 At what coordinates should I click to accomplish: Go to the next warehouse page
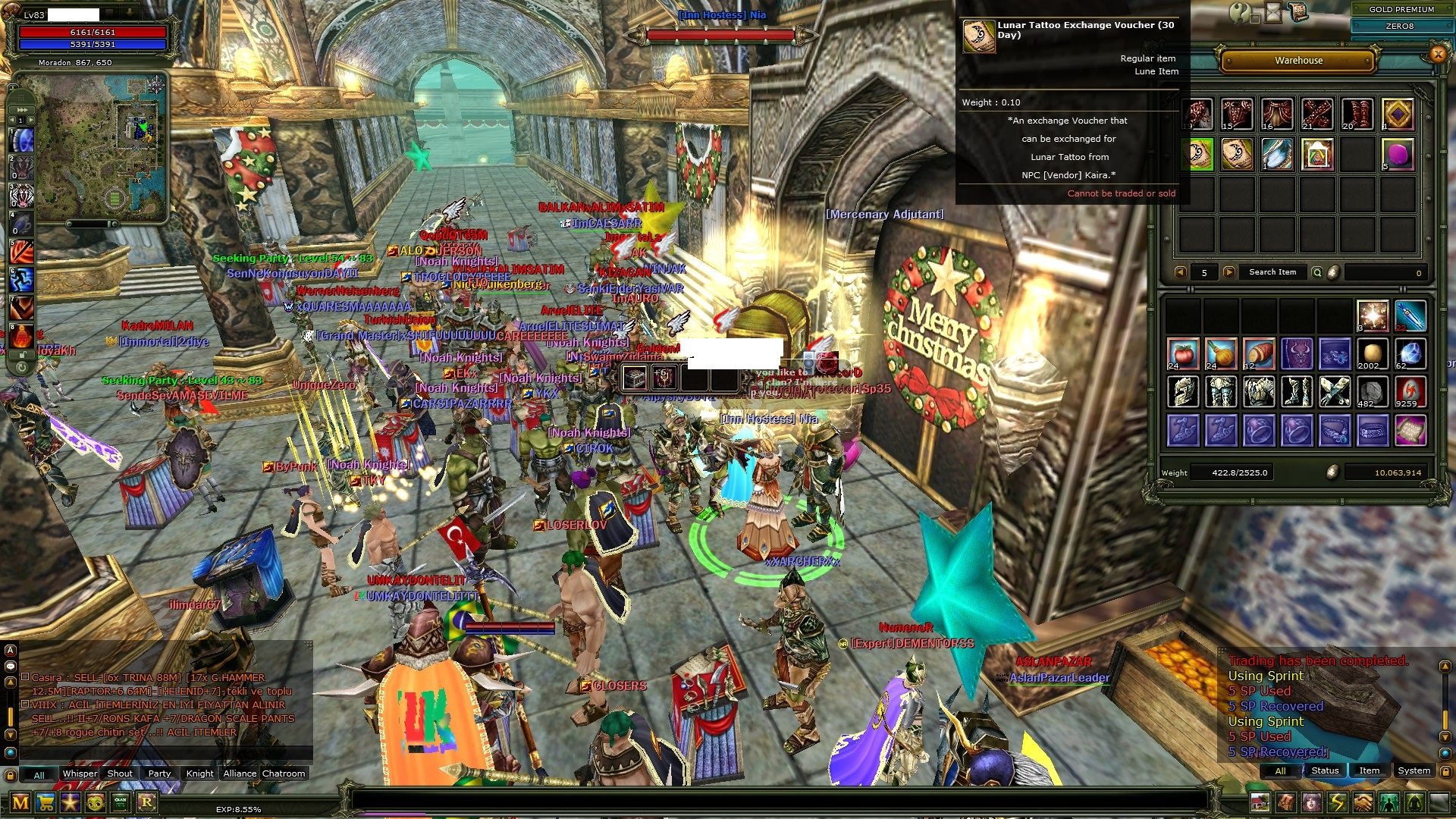pos(1228,272)
